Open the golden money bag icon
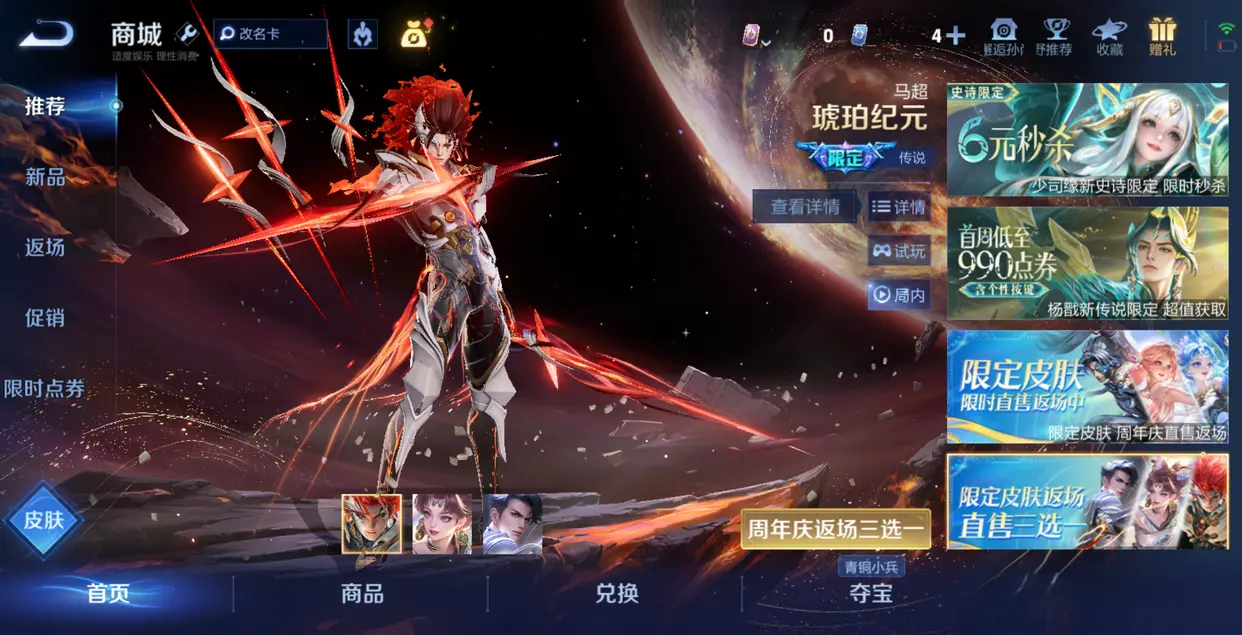The image size is (1242, 635). 414,34
